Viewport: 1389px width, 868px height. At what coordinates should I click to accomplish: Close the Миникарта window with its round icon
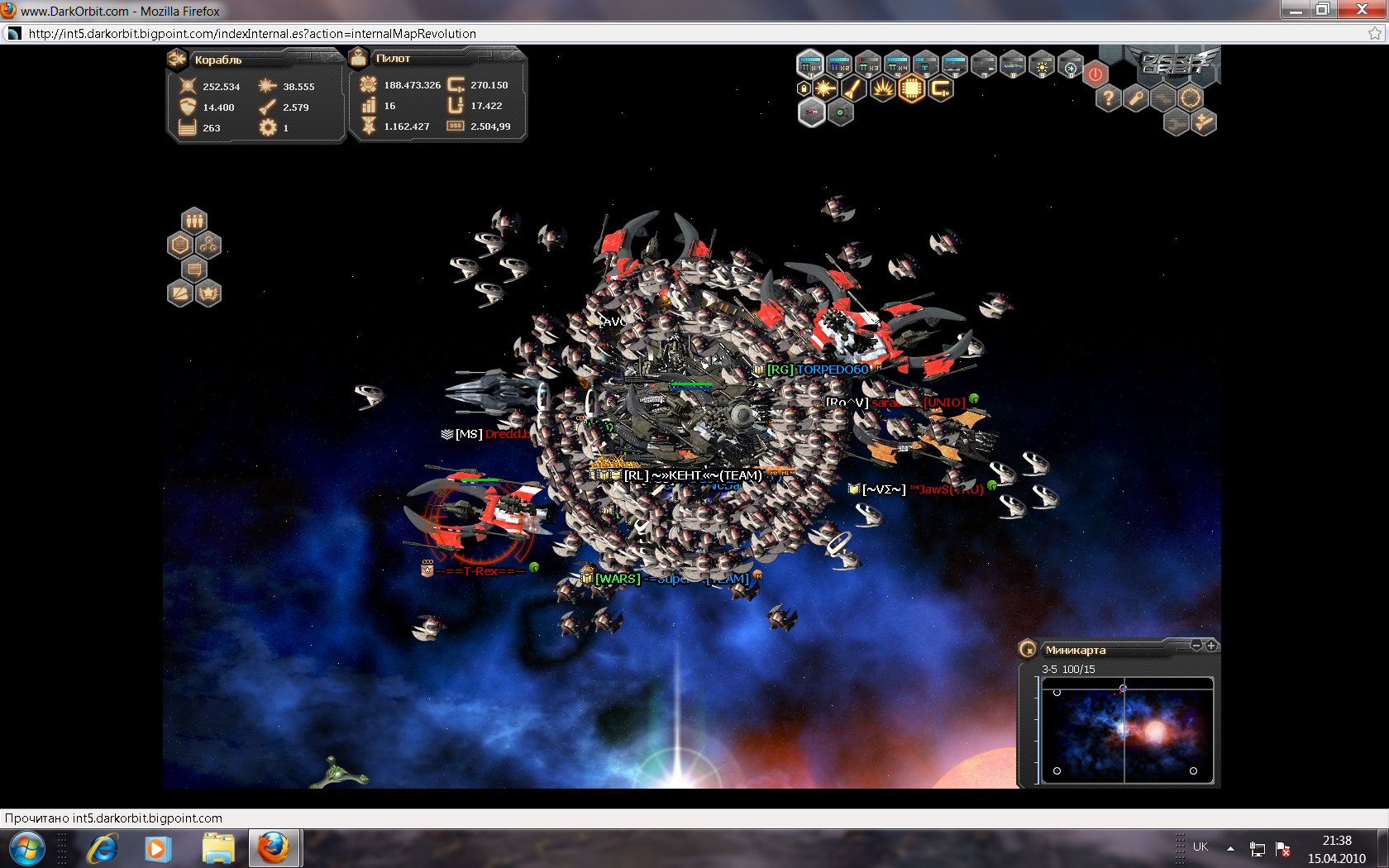[1028, 650]
